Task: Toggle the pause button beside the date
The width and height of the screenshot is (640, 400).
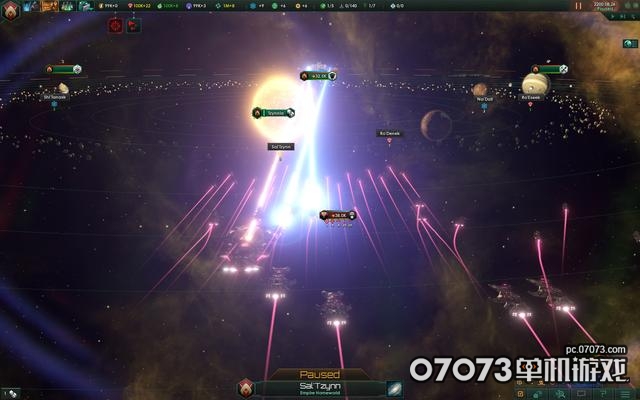Action: click(576, 6)
